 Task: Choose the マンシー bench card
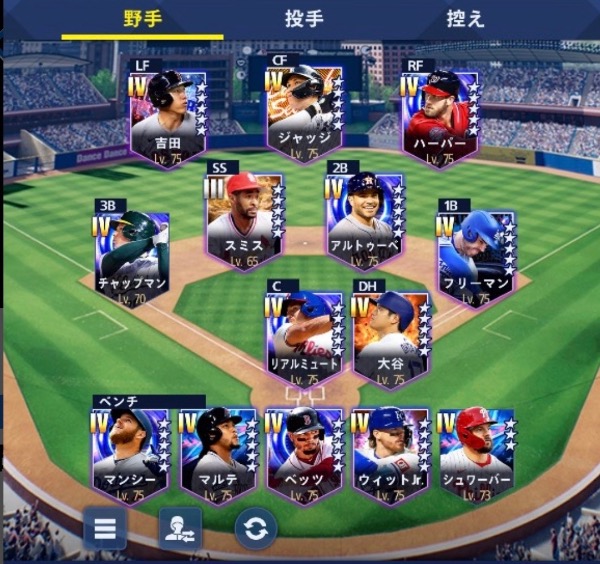click(x=131, y=455)
